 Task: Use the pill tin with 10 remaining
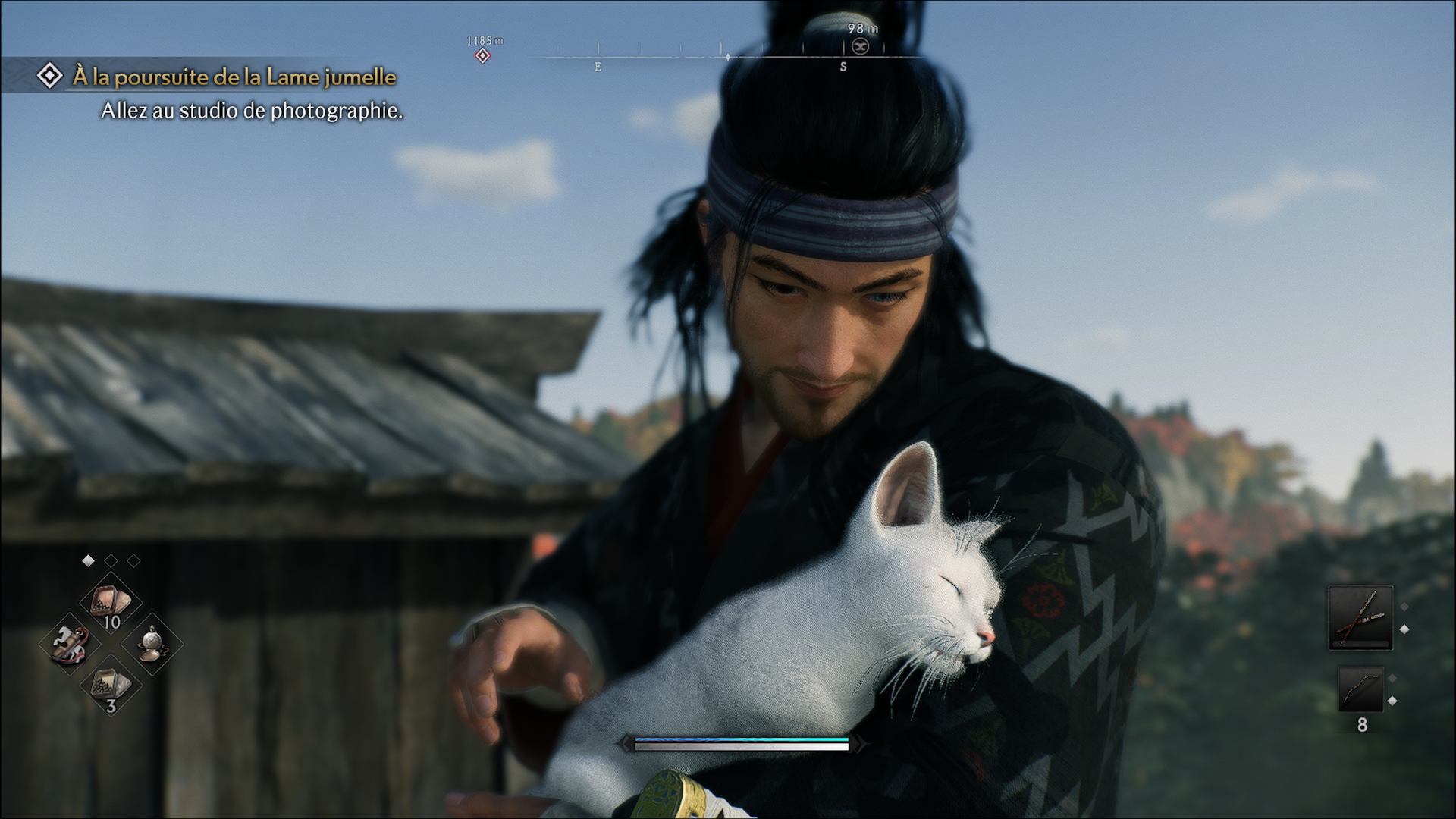(x=111, y=604)
